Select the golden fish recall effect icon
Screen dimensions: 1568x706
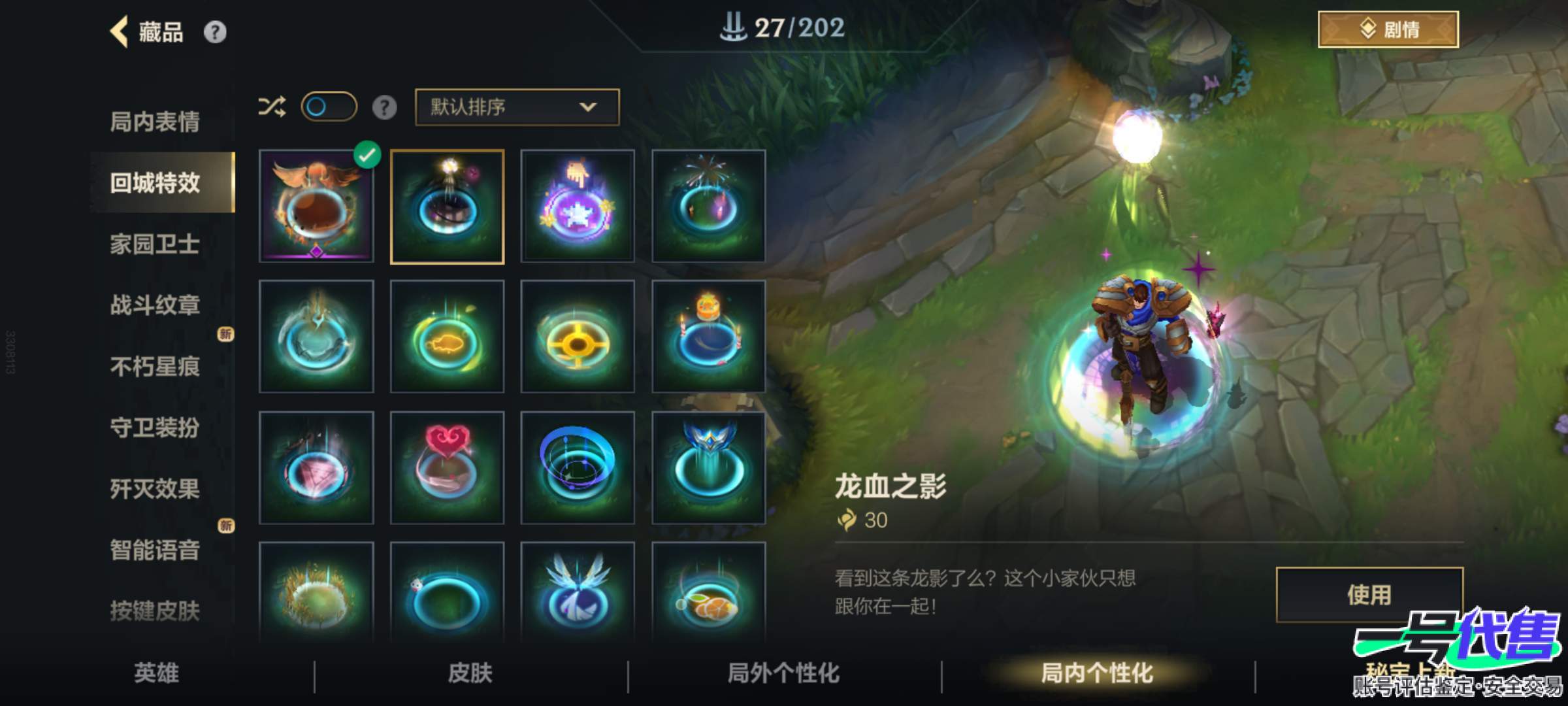pyautogui.click(x=447, y=337)
